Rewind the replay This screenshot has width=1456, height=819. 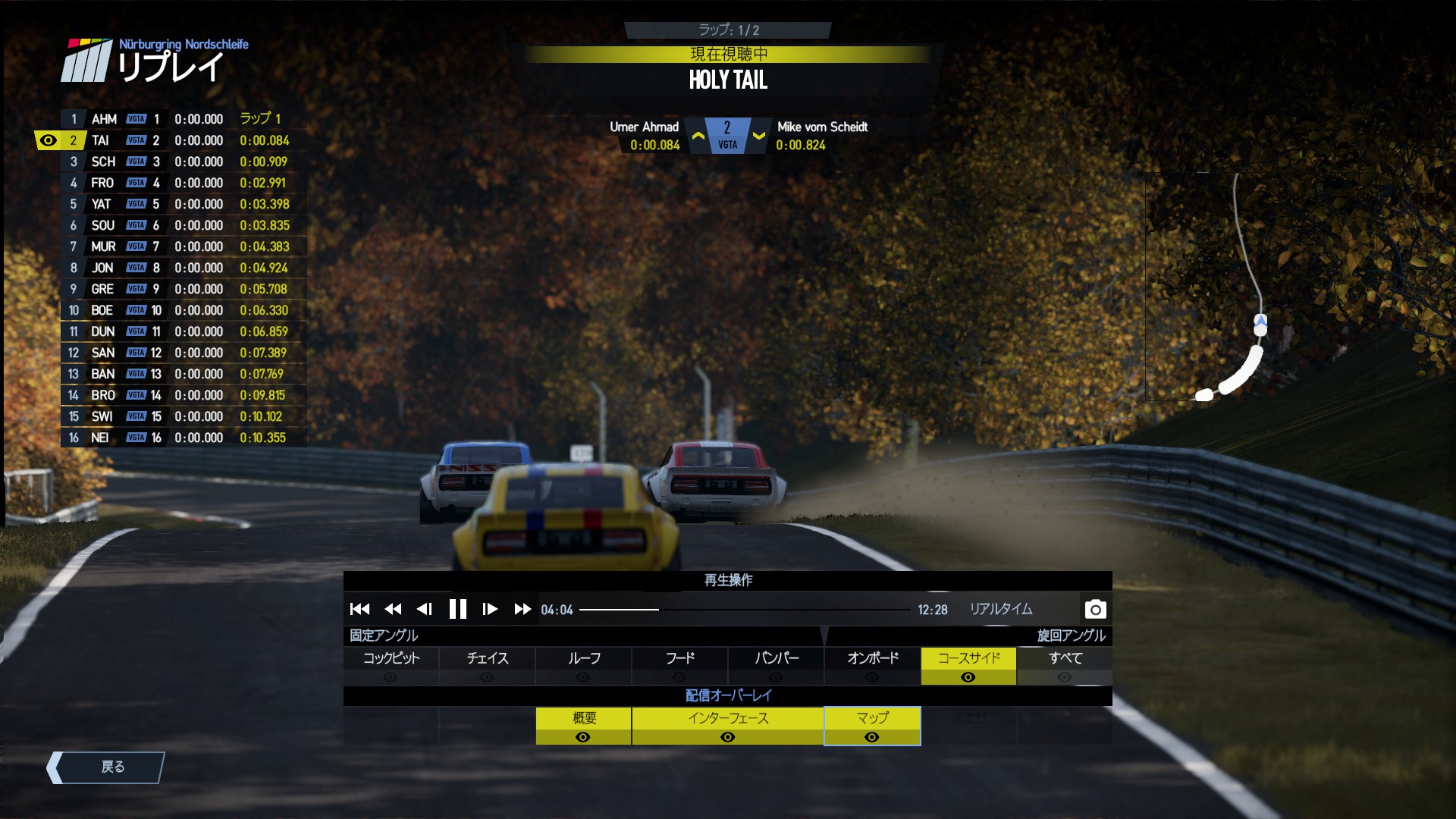pyautogui.click(x=393, y=609)
